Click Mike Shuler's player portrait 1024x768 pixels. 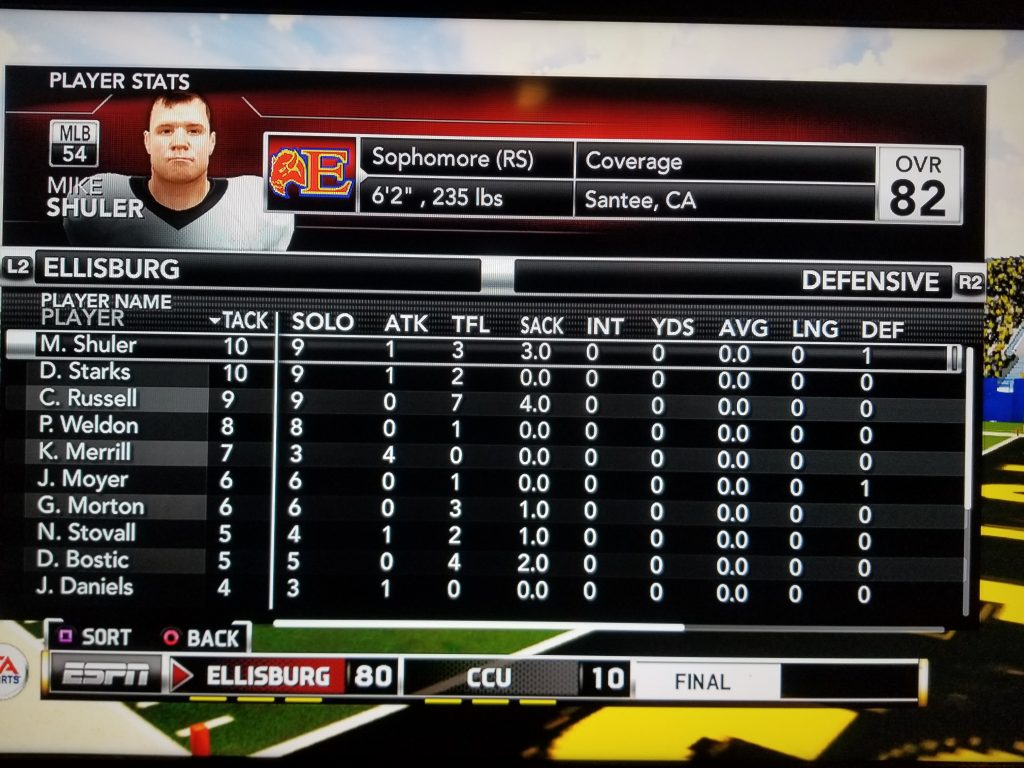180,160
